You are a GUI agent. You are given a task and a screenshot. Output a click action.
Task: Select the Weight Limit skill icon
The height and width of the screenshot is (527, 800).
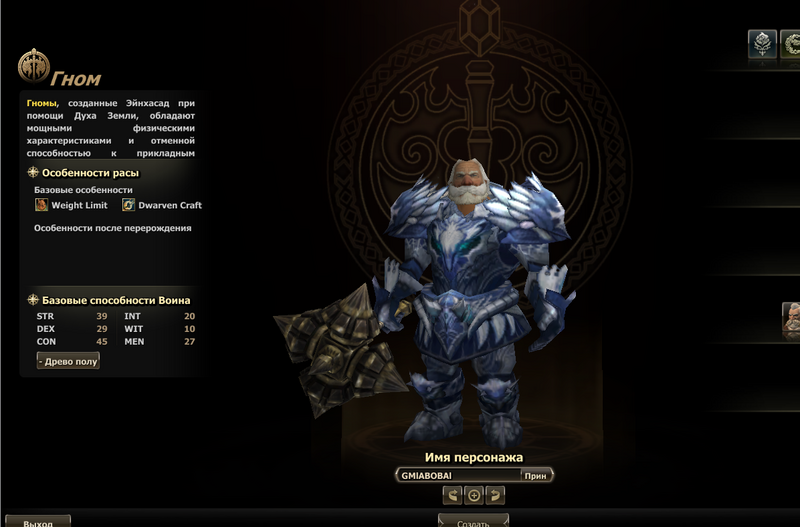(x=42, y=205)
